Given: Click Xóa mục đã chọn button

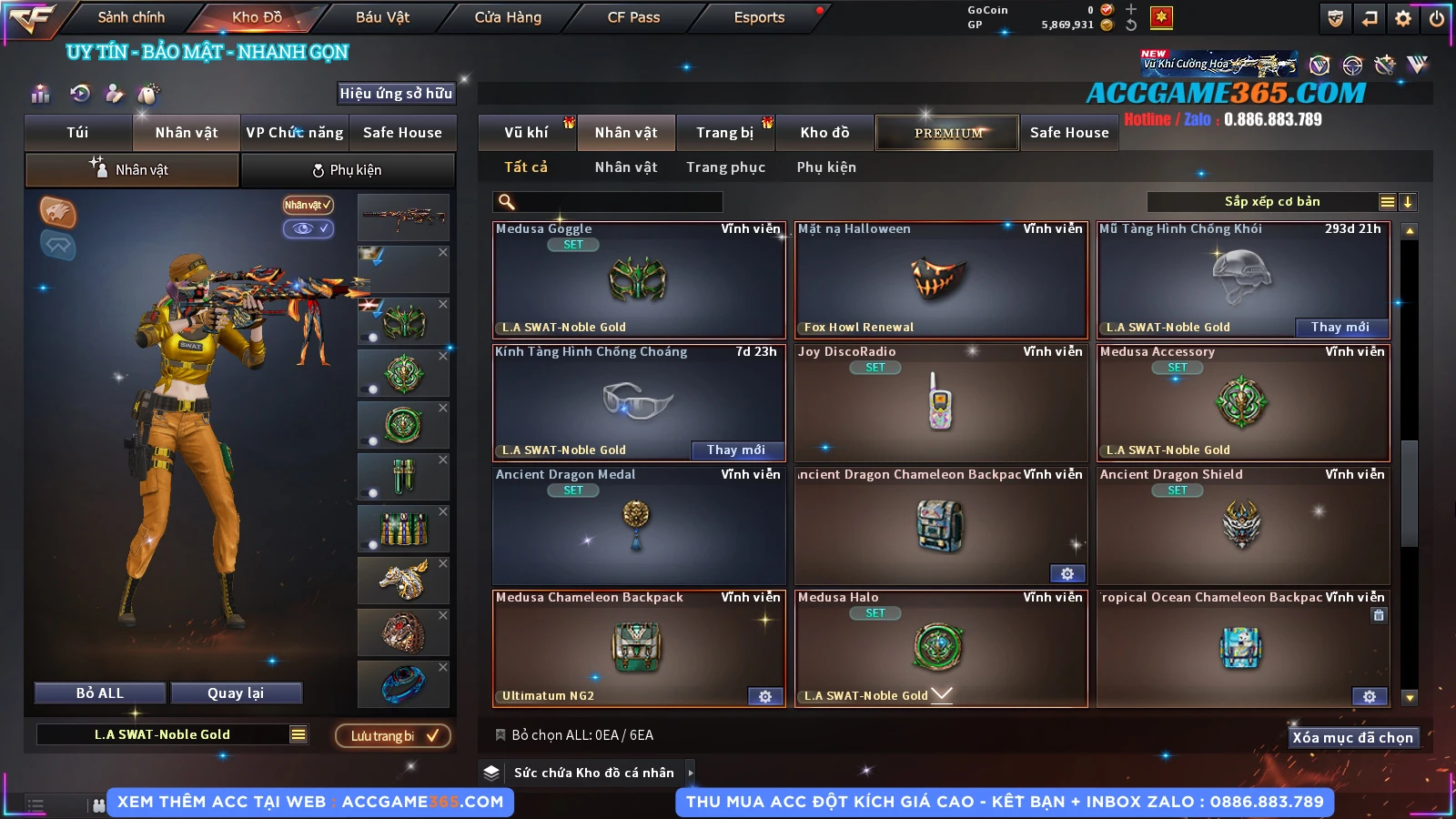Looking at the screenshot, I should tap(1352, 738).
